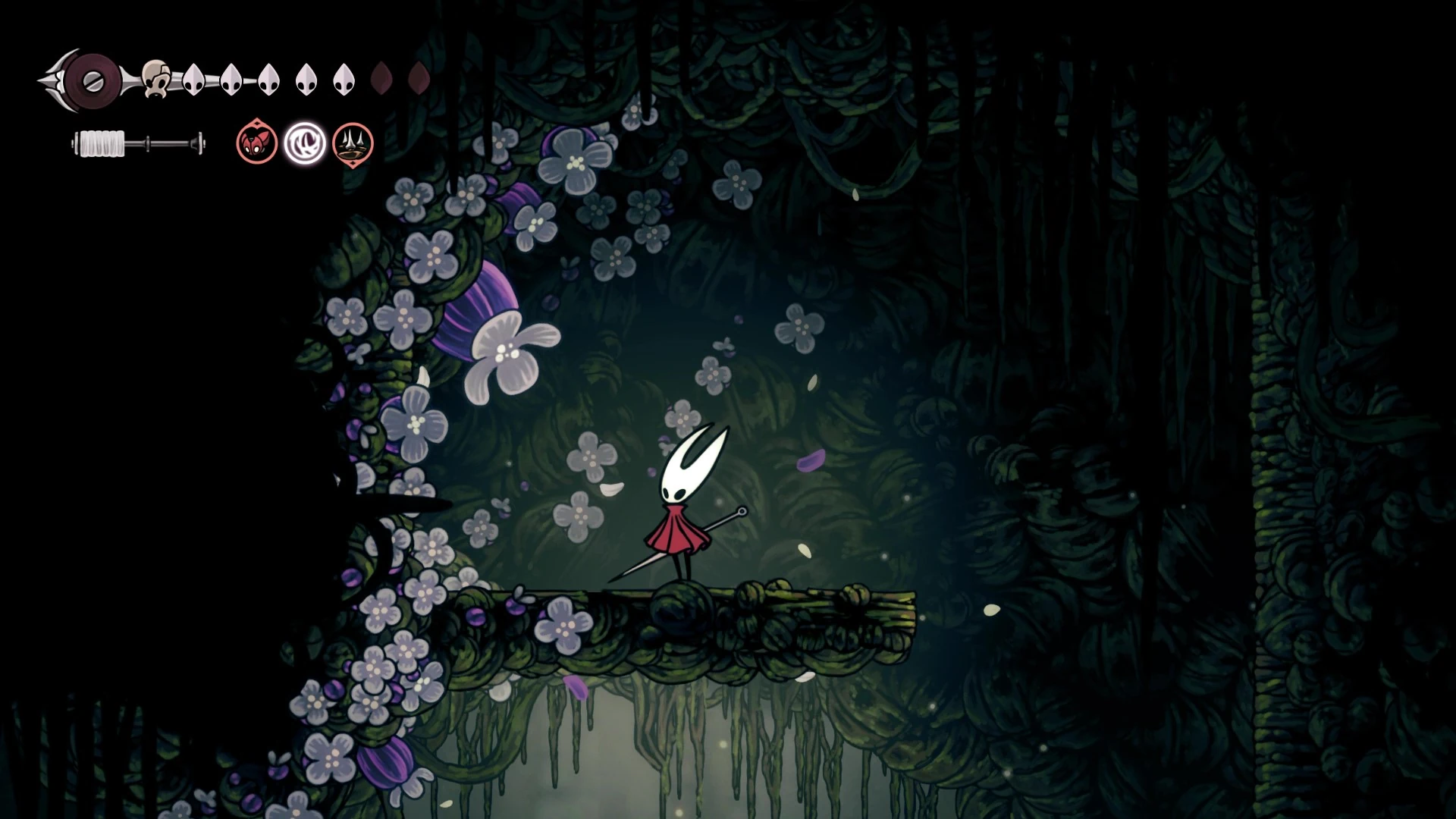The height and width of the screenshot is (819, 1456).
Task: Choose the spike trap tool icon
Action: coord(353,143)
